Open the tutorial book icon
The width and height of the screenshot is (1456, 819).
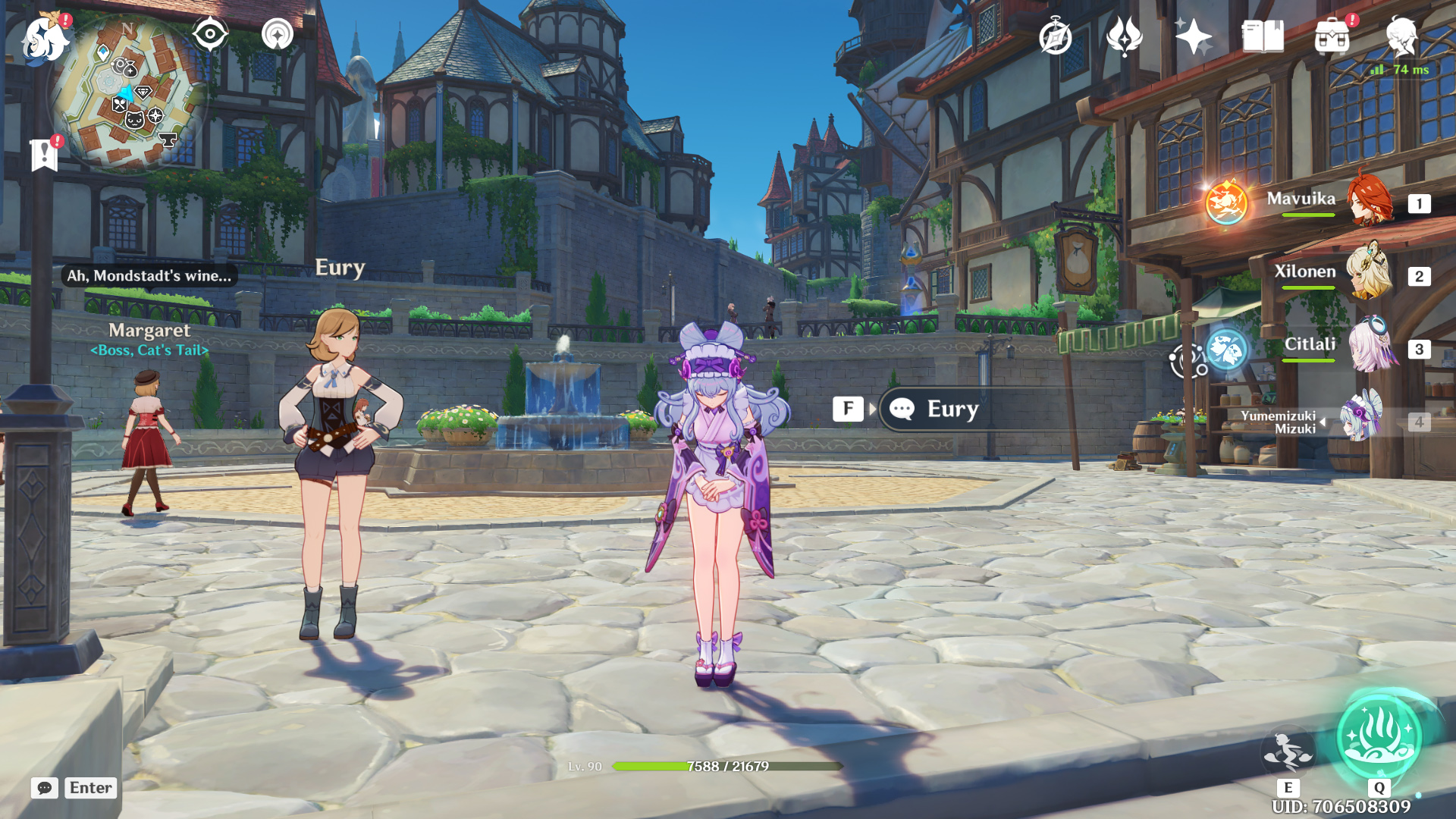point(1263,36)
